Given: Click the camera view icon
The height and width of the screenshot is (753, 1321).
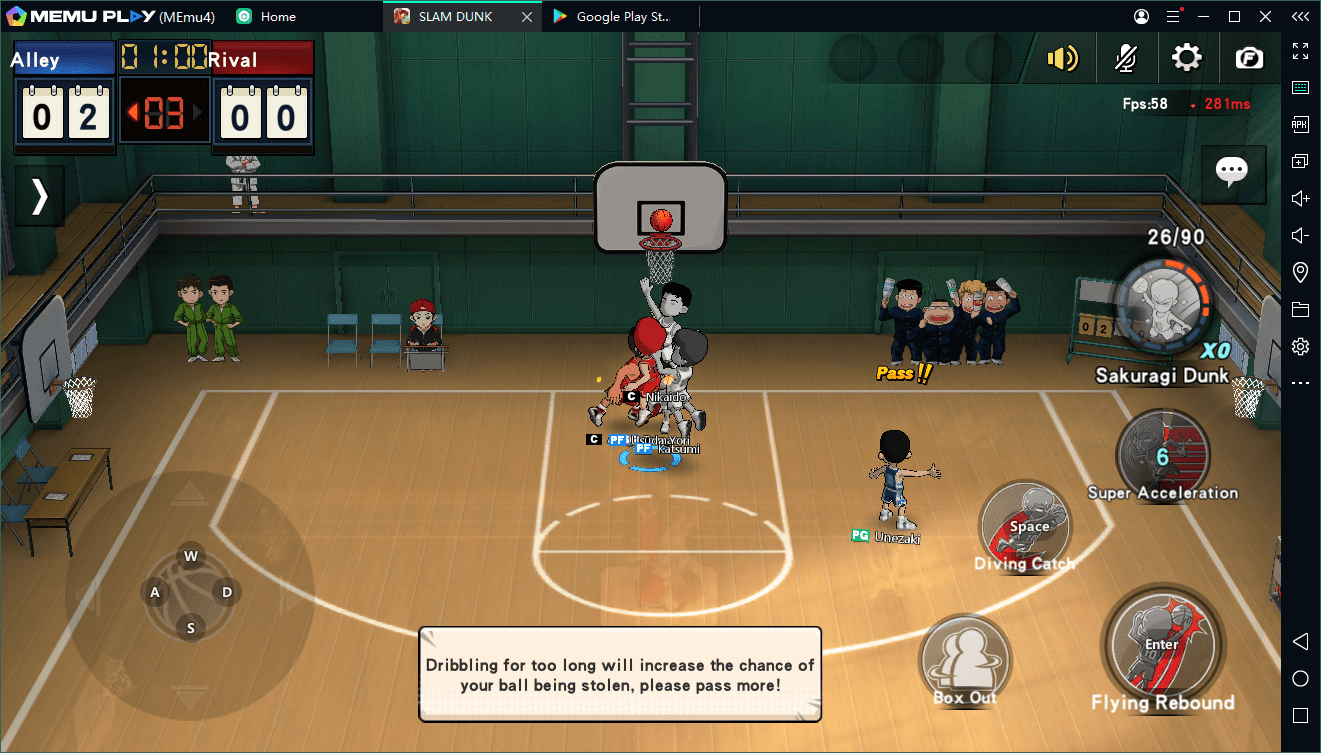Looking at the screenshot, I should pos(1249,58).
